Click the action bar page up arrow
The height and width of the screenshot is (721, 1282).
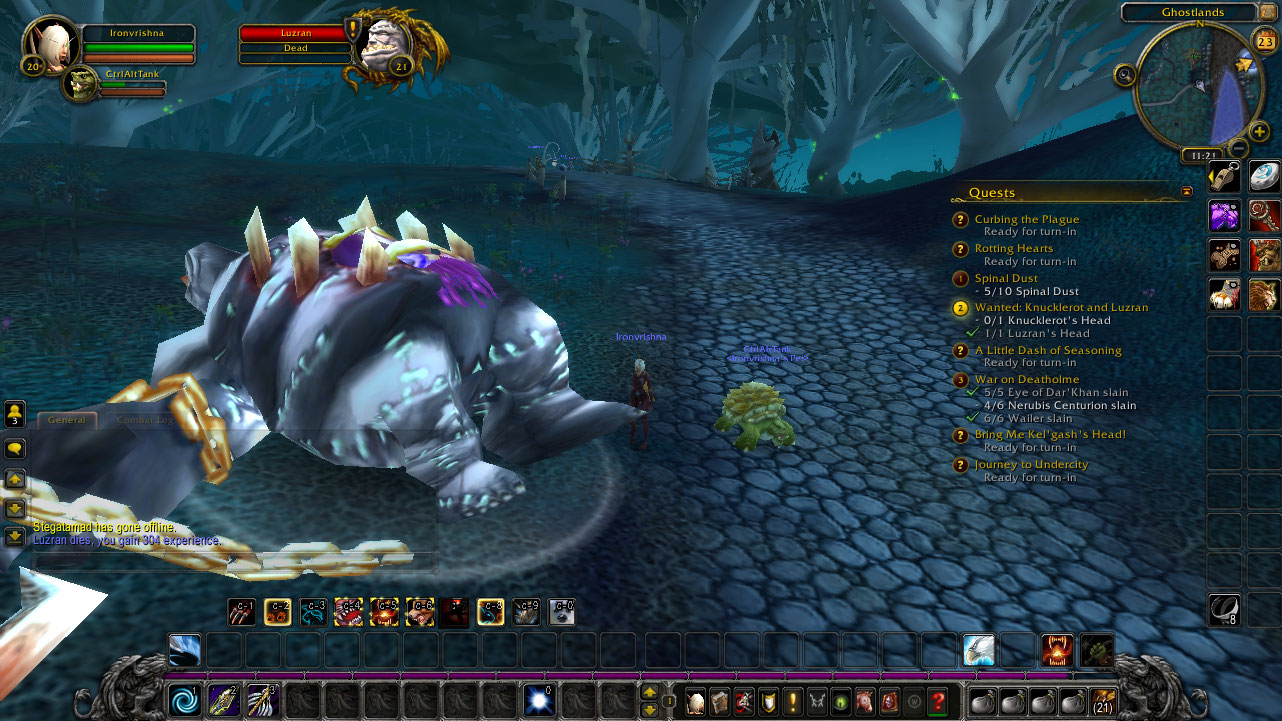click(x=650, y=692)
